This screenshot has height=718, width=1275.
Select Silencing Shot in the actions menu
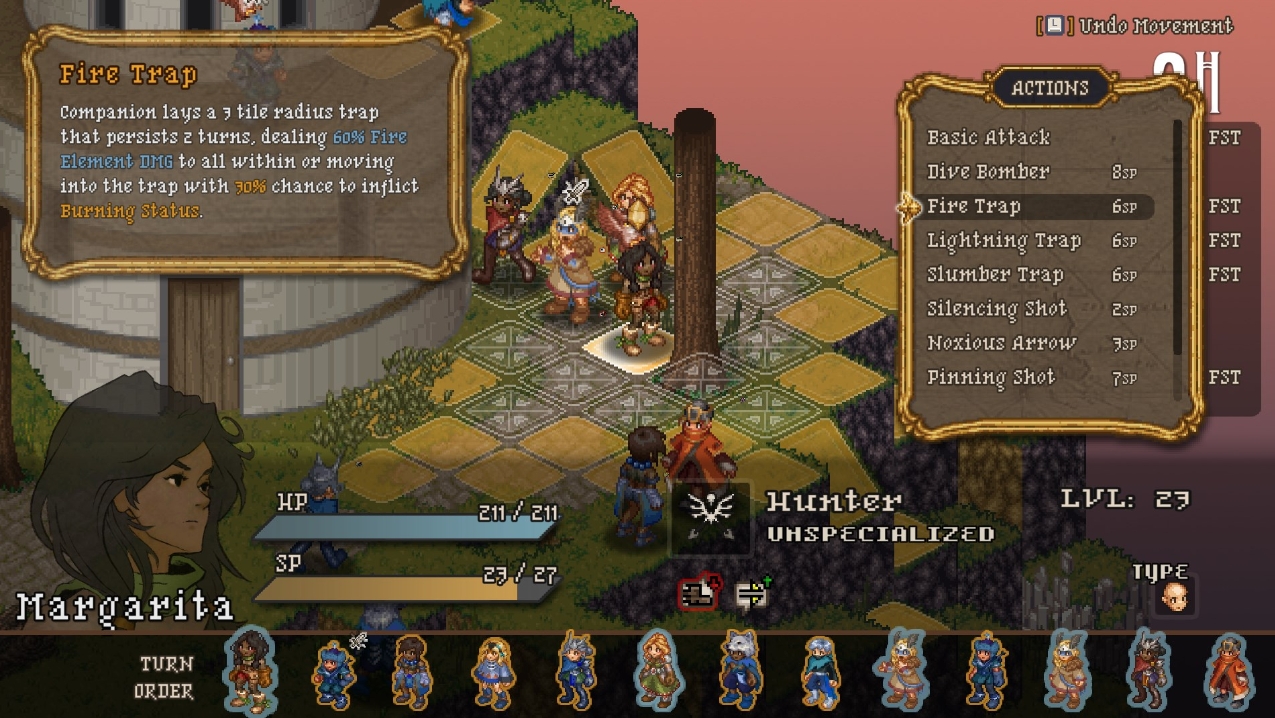click(996, 309)
